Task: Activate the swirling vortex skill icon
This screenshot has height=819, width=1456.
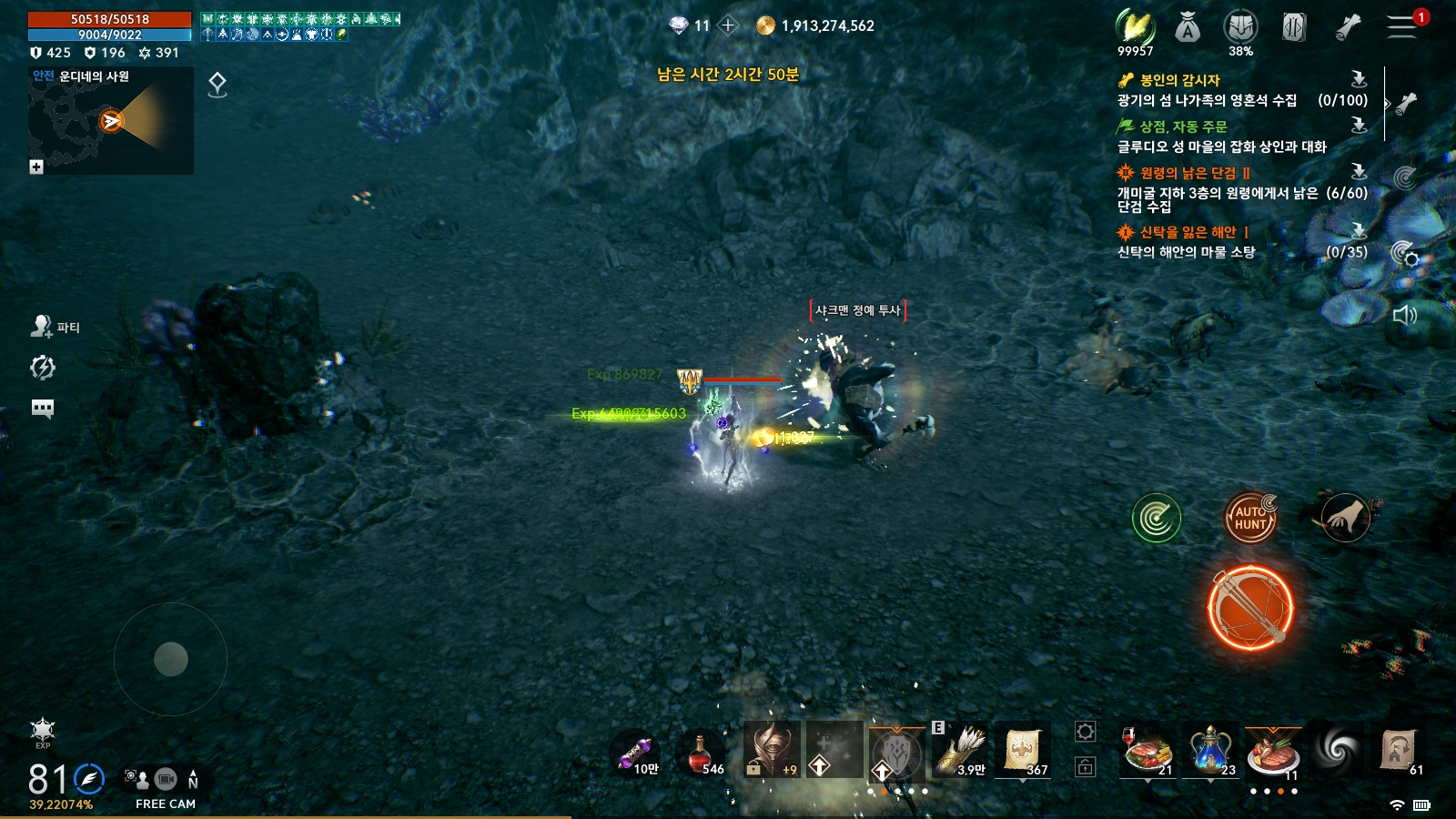Action: point(1336,750)
